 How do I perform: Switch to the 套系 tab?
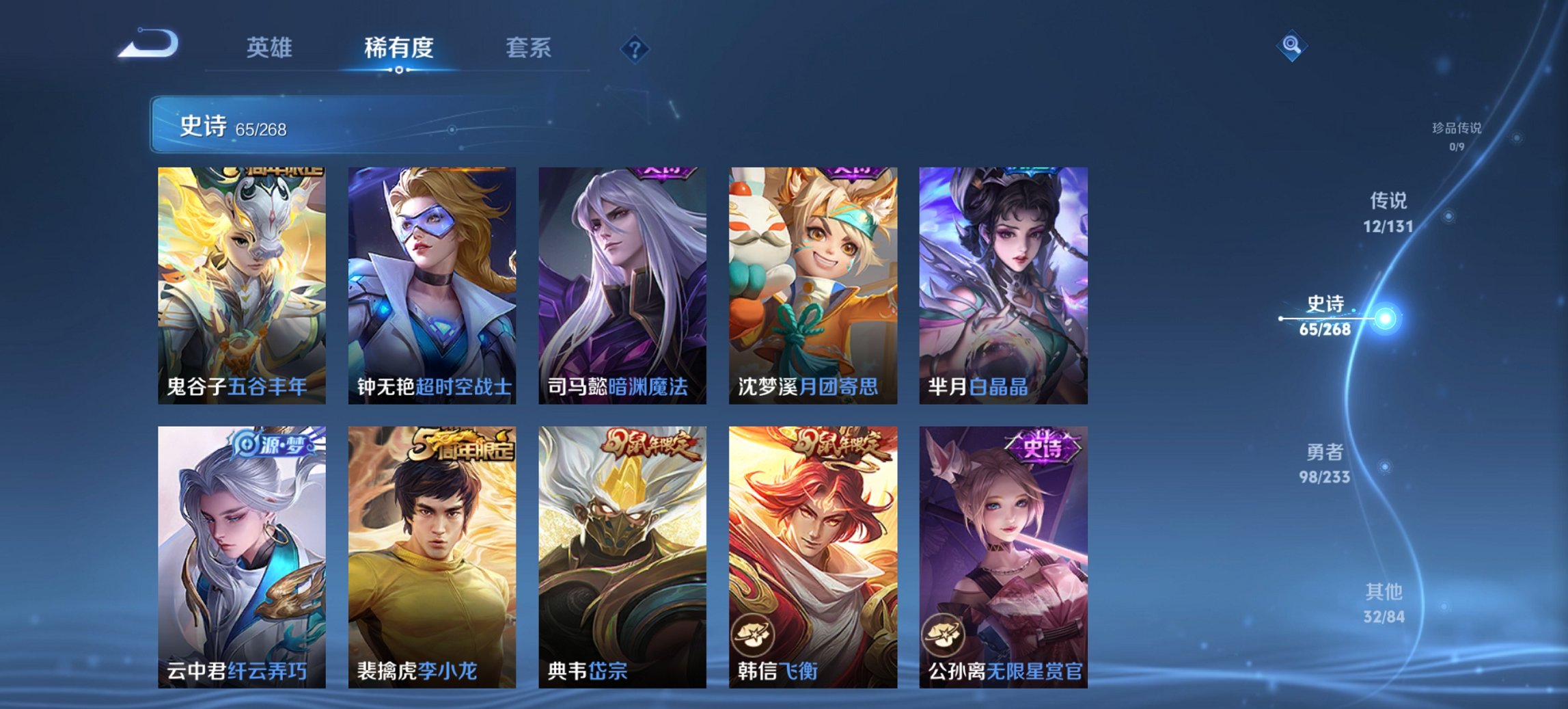tap(528, 47)
